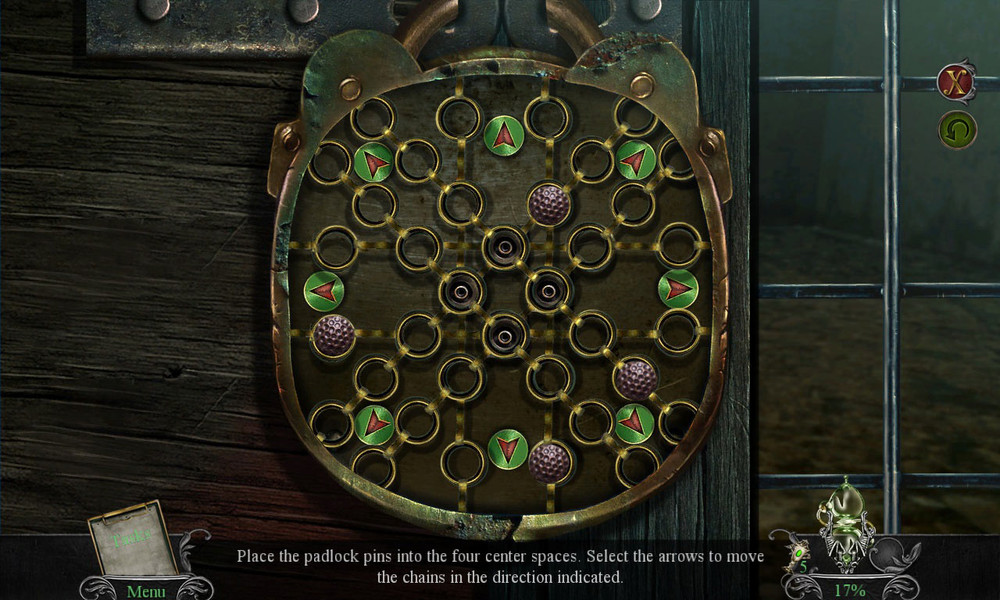Open the Tasks clipboard
1000x600 pixels.
point(129,538)
